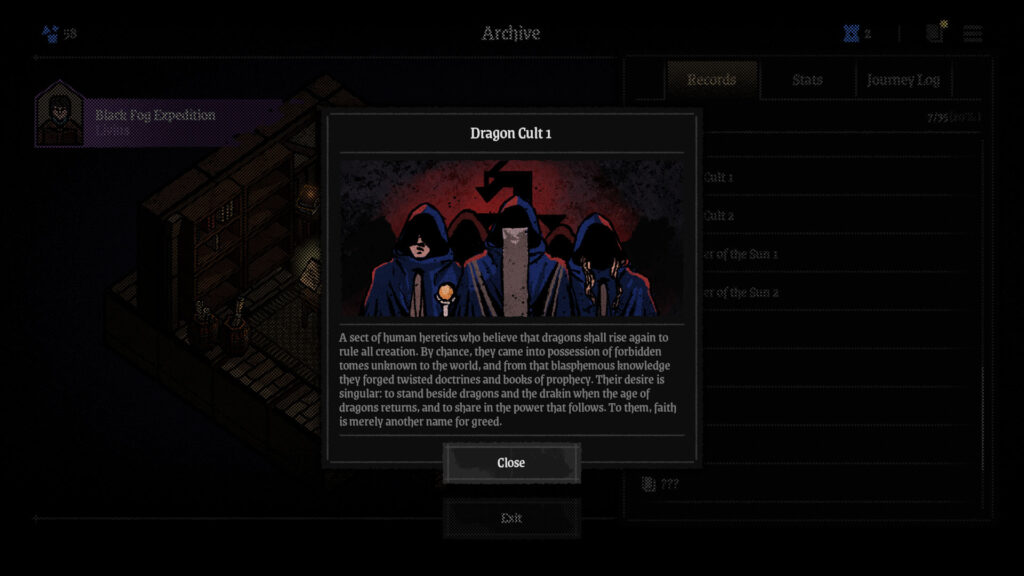This screenshot has width=1024, height=576.
Task: Click the dimmed Exit button
Action: tap(511, 518)
